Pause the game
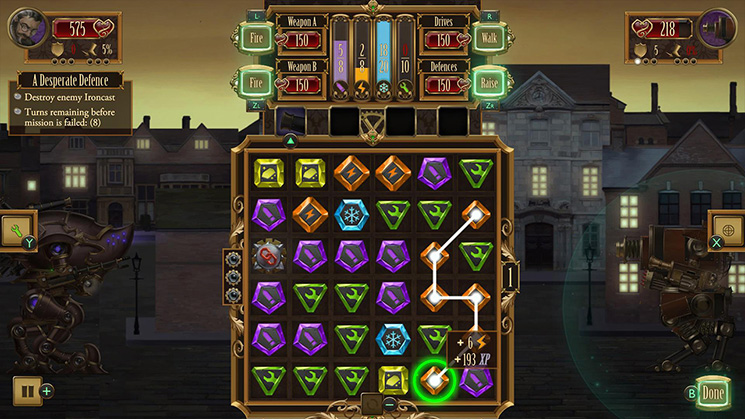745x419 pixels. pos(25,390)
